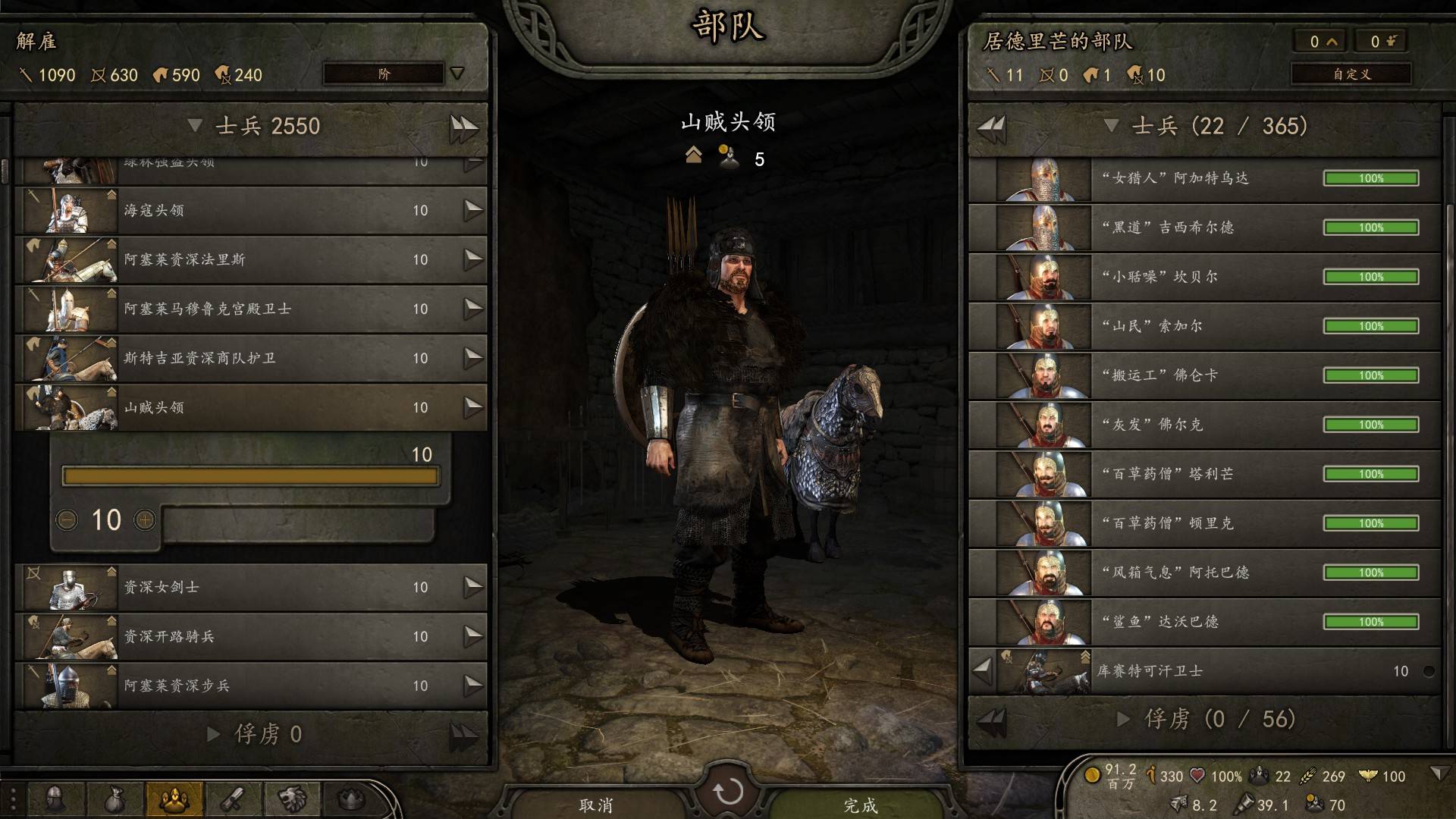Expand the left 俘虏 0 prisoners section

214,734
